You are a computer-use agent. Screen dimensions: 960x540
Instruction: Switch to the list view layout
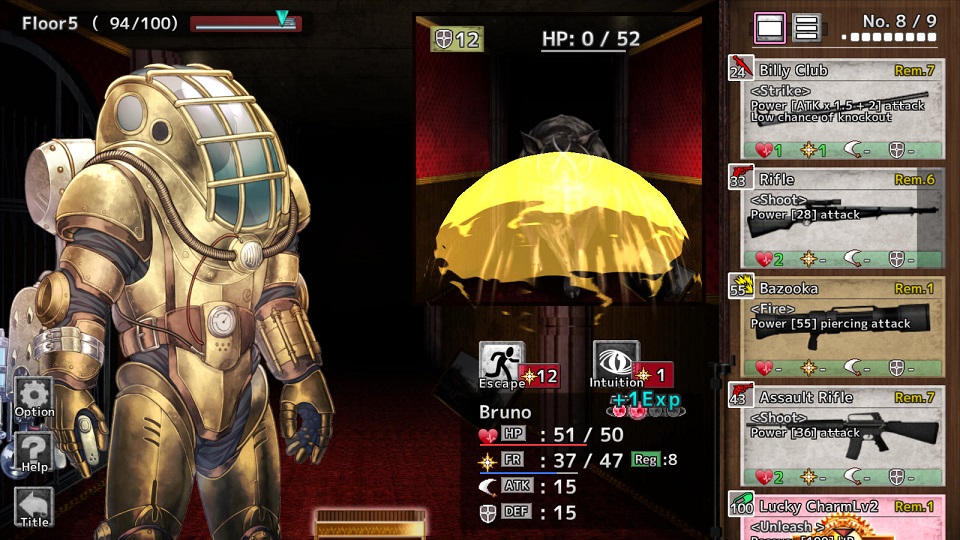tap(807, 28)
